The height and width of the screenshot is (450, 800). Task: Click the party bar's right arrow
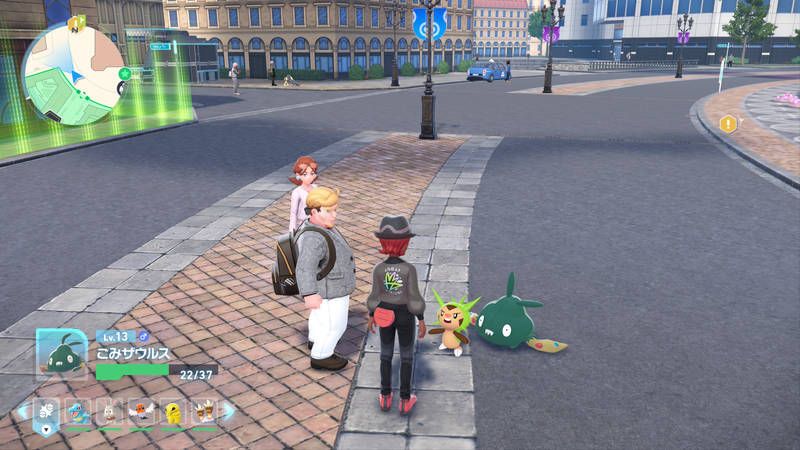pos(229,411)
